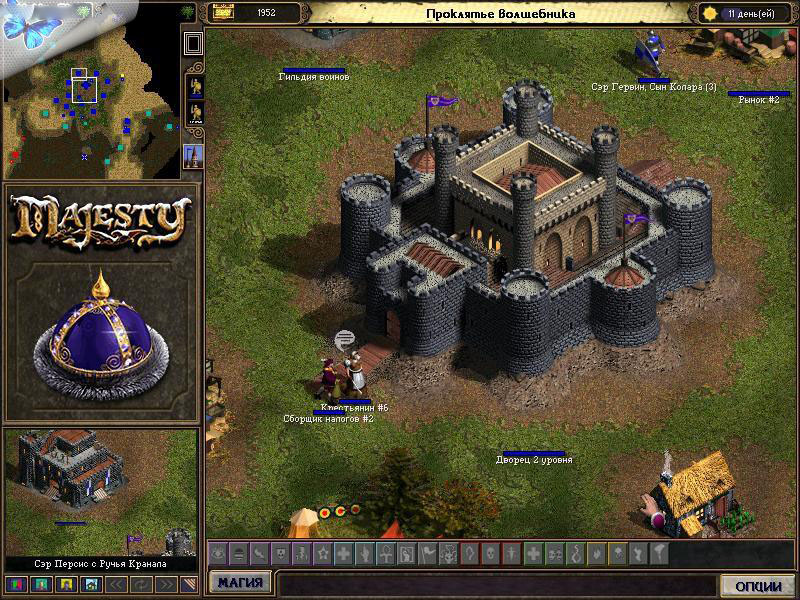
Task: Select the eye spell icon in toolbar
Action: pyautogui.click(x=218, y=552)
